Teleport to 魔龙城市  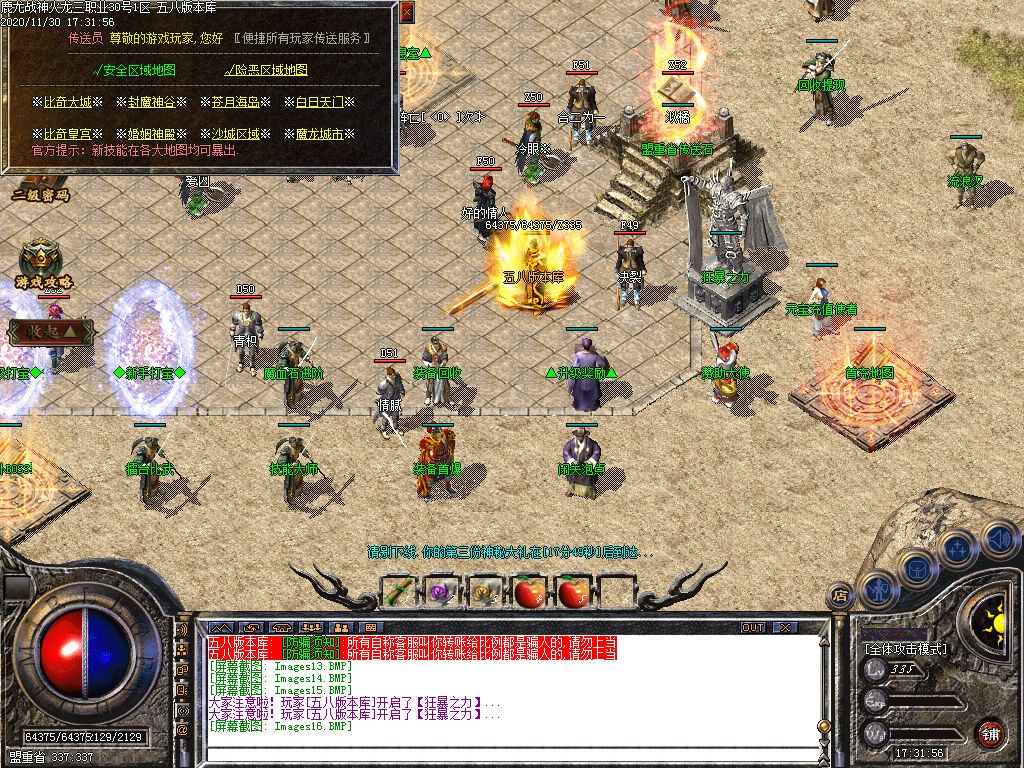click(x=320, y=134)
